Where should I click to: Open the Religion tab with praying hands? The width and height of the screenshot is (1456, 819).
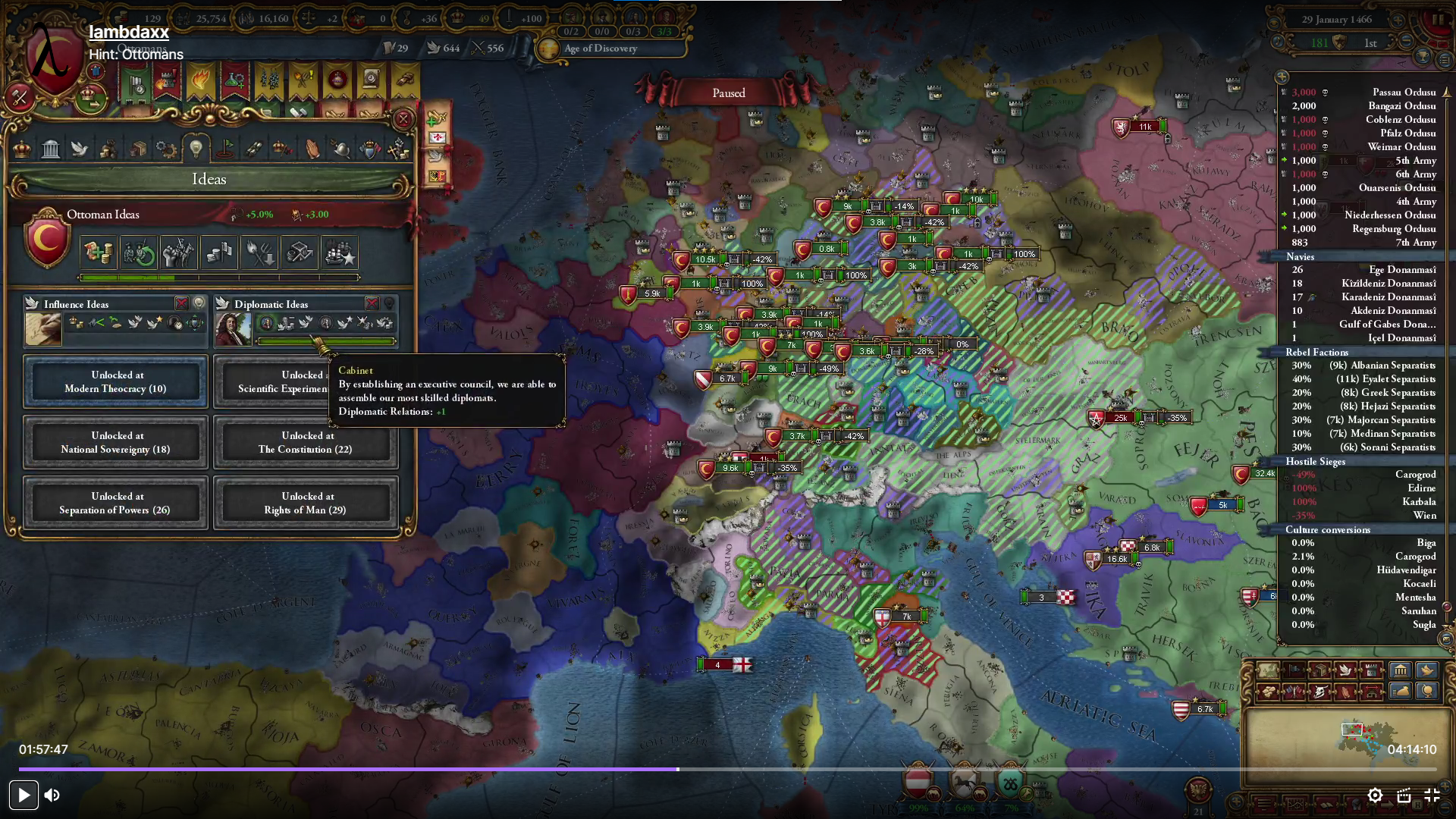312,149
